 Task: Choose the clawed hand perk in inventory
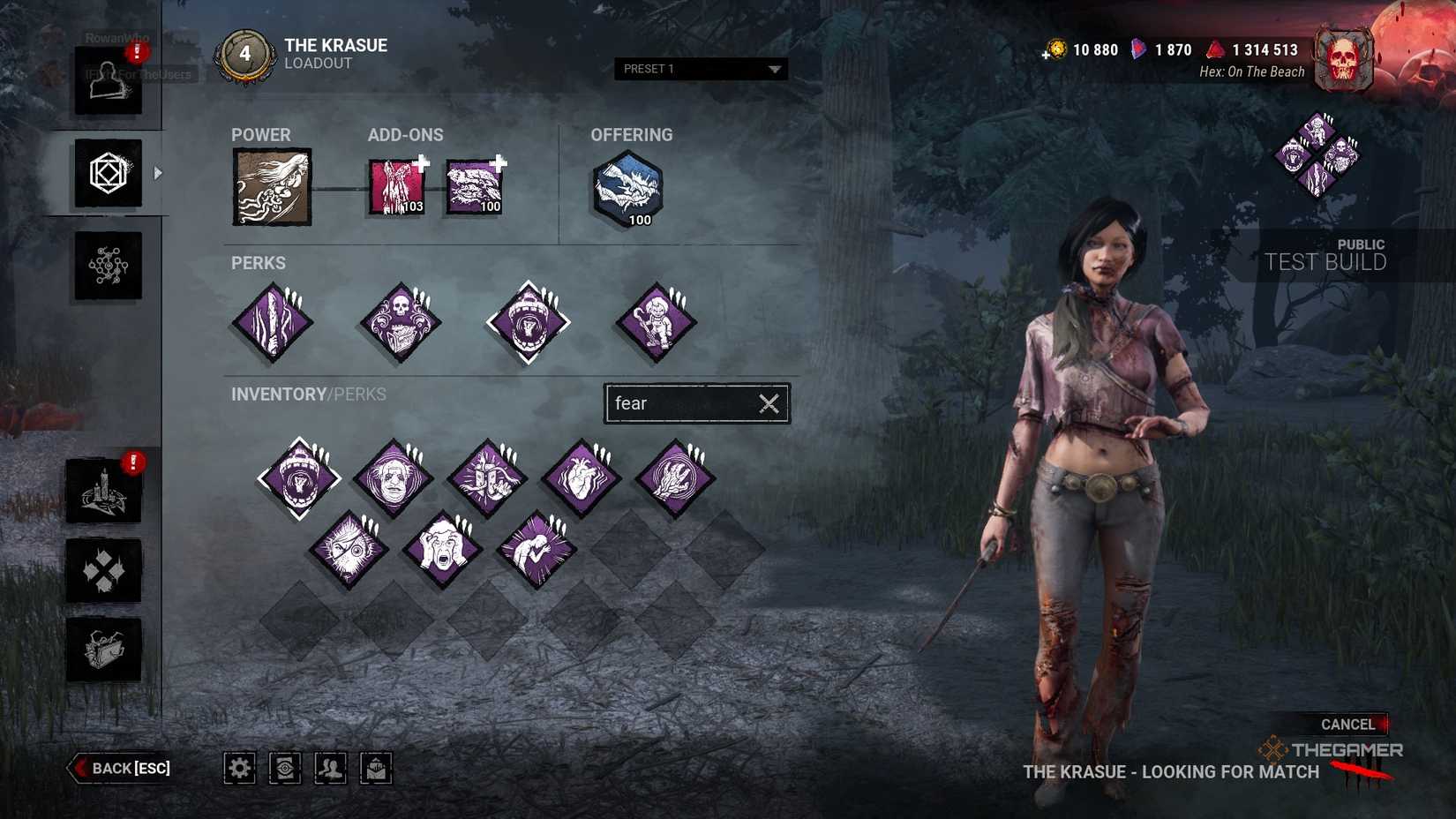(x=675, y=477)
